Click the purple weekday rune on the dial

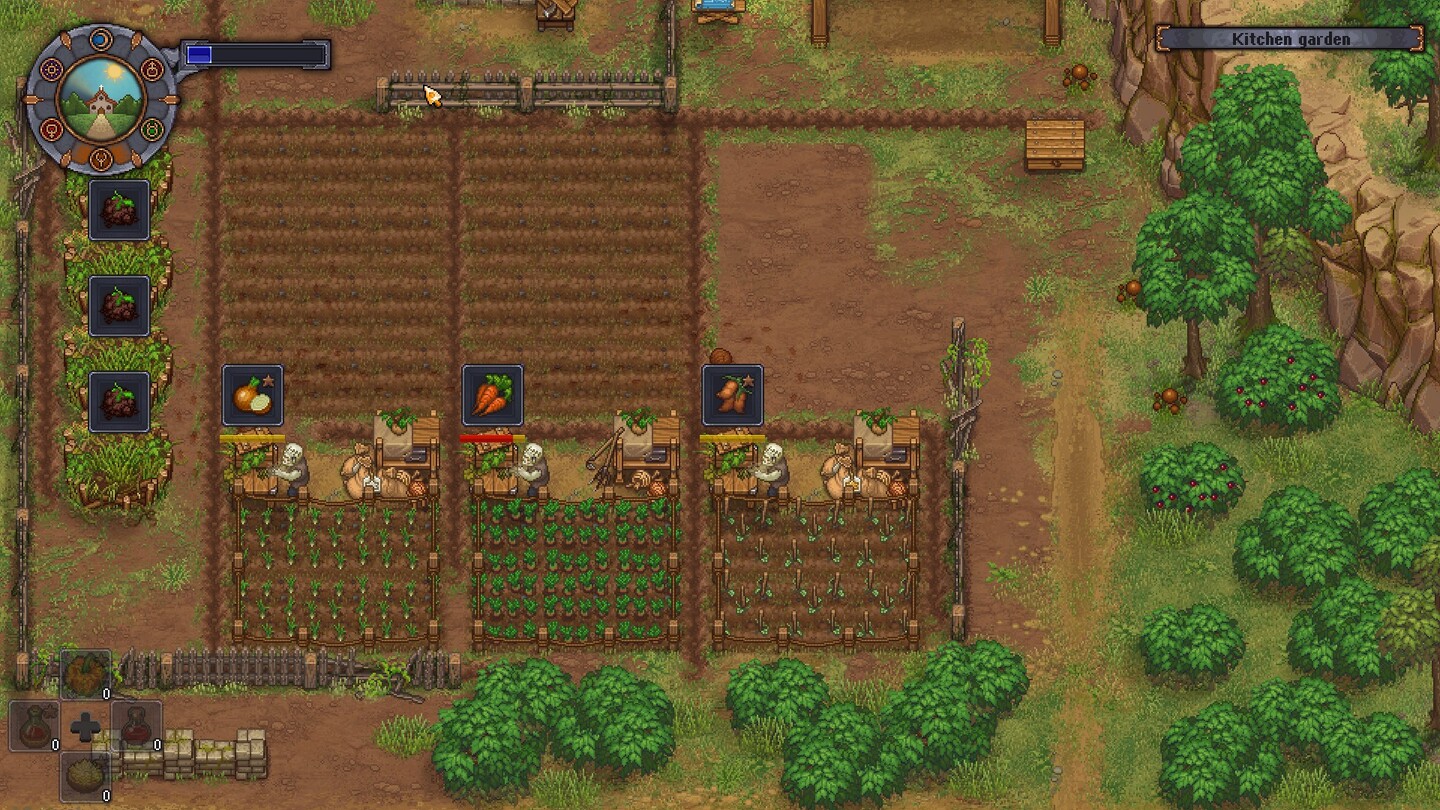50,68
